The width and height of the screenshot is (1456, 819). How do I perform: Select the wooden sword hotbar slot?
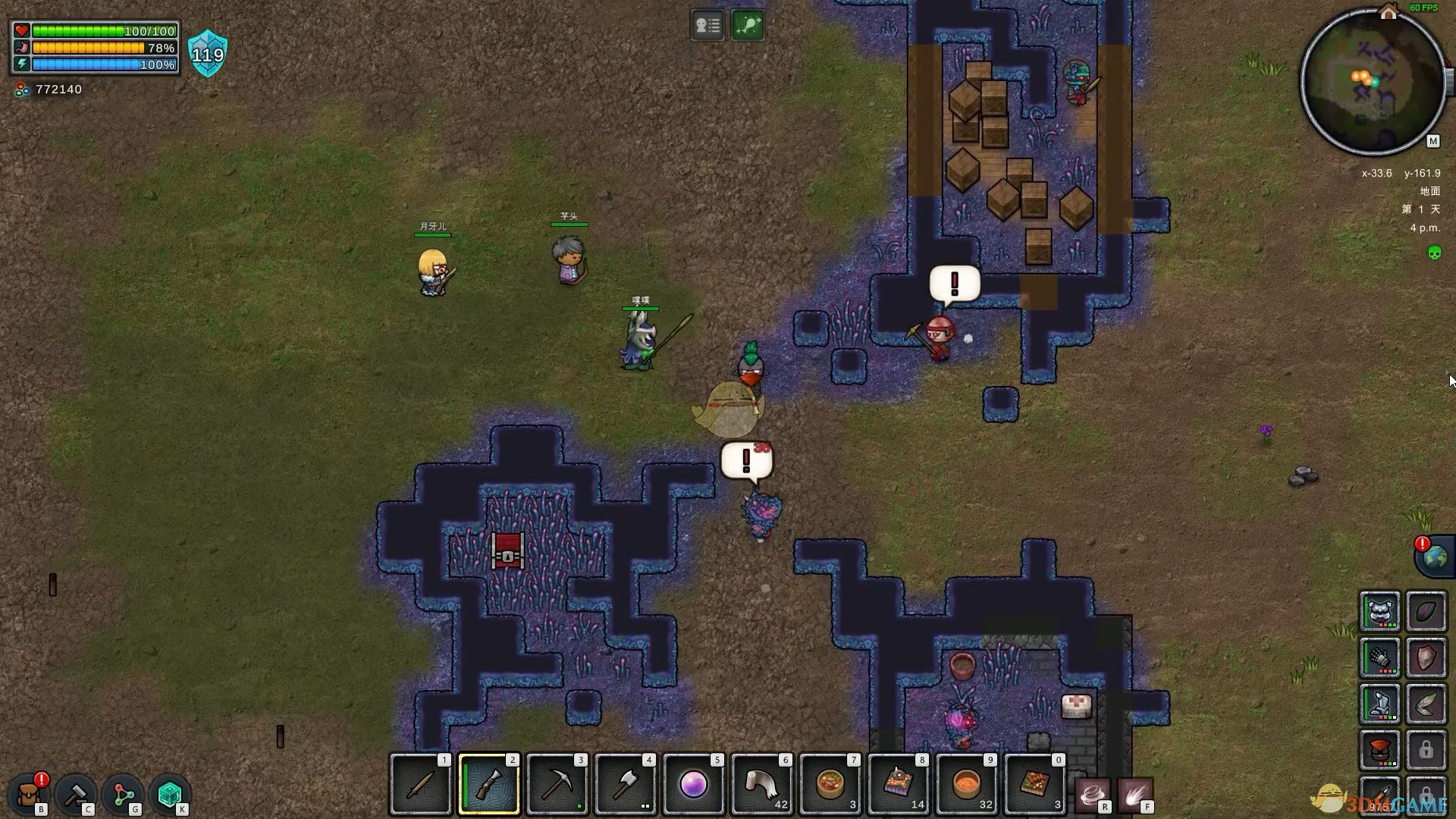[x=421, y=784]
